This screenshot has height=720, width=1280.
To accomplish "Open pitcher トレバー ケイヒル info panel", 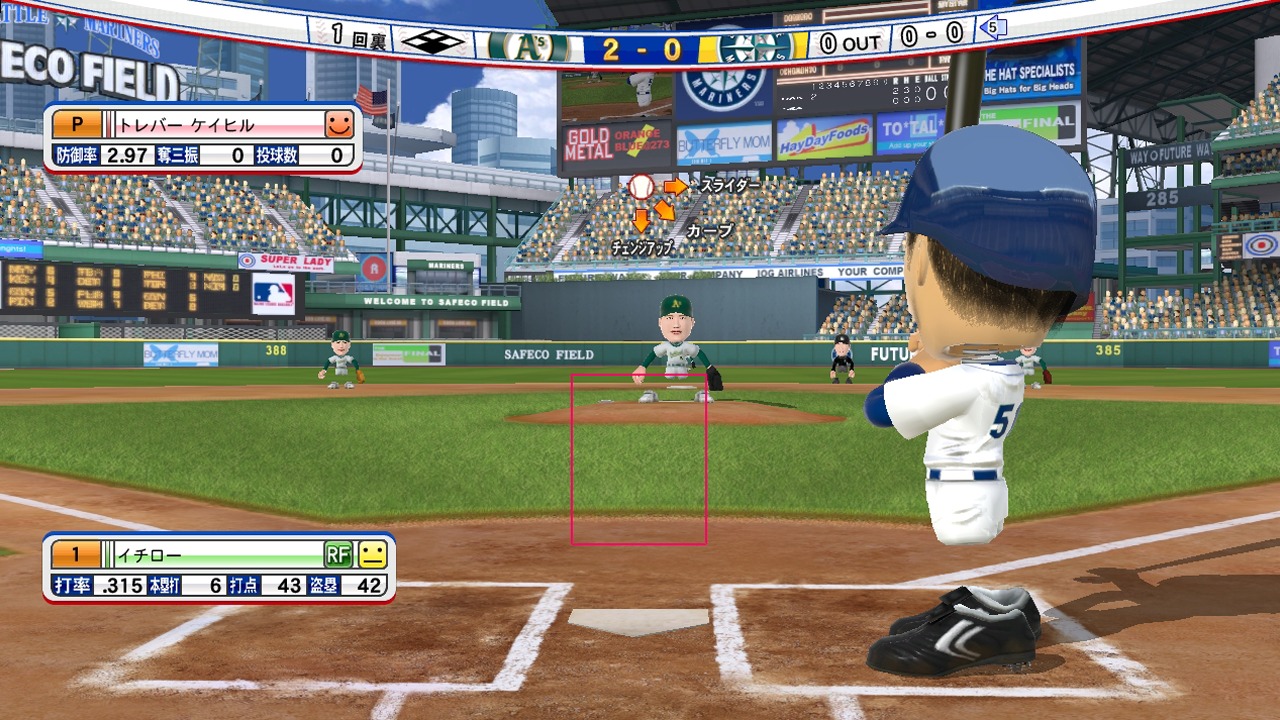I will [202, 139].
